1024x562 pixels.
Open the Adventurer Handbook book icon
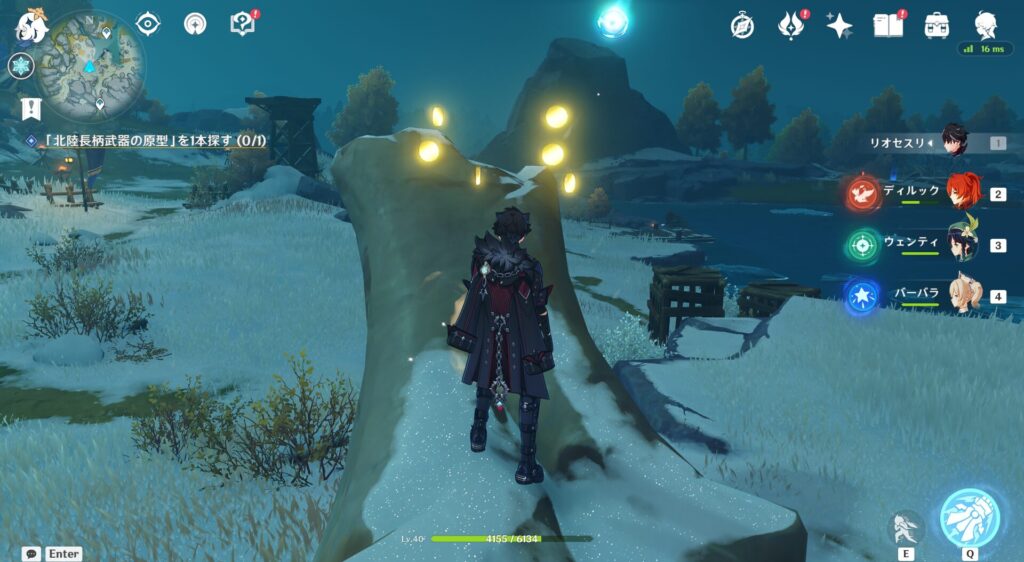(888, 26)
